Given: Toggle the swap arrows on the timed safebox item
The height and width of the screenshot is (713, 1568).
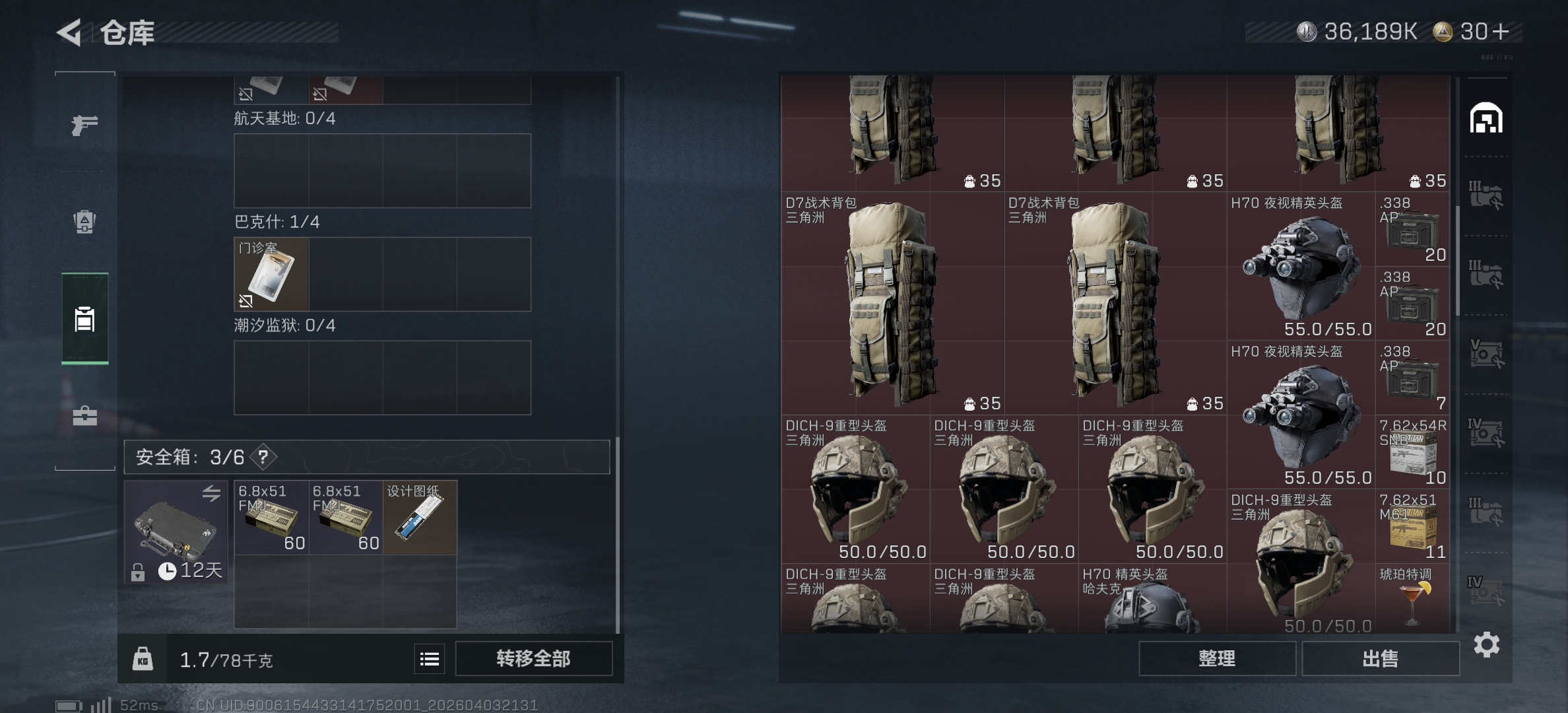Looking at the screenshot, I should tap(211, 493).
